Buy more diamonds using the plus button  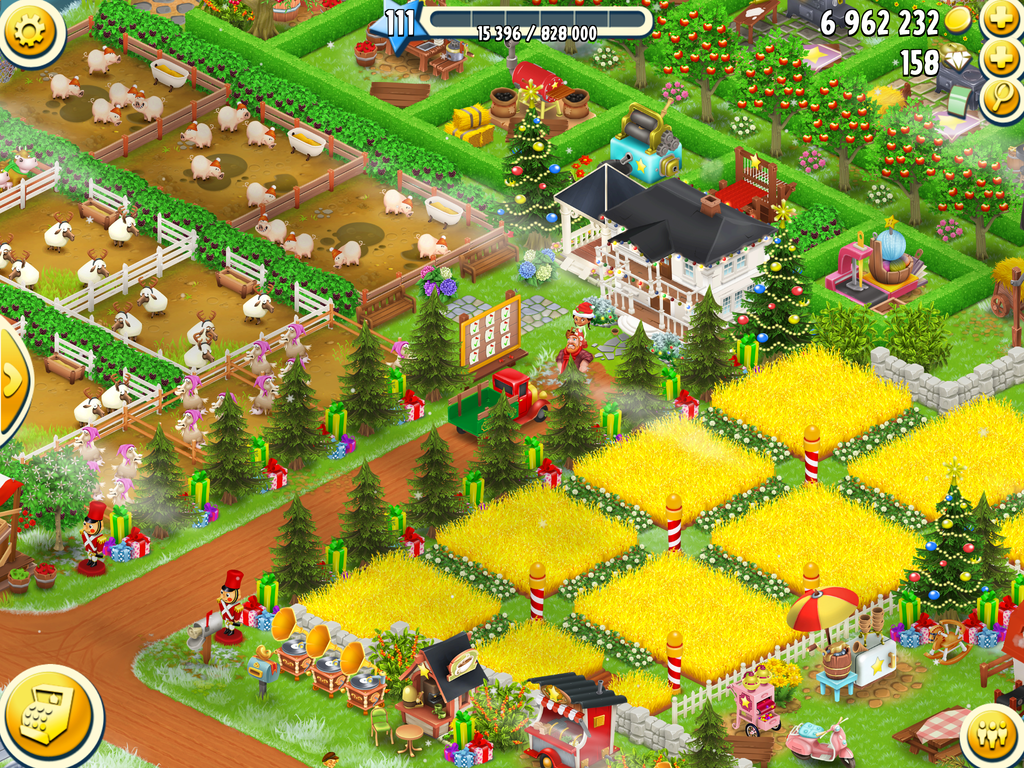(x=1001, y=59)
